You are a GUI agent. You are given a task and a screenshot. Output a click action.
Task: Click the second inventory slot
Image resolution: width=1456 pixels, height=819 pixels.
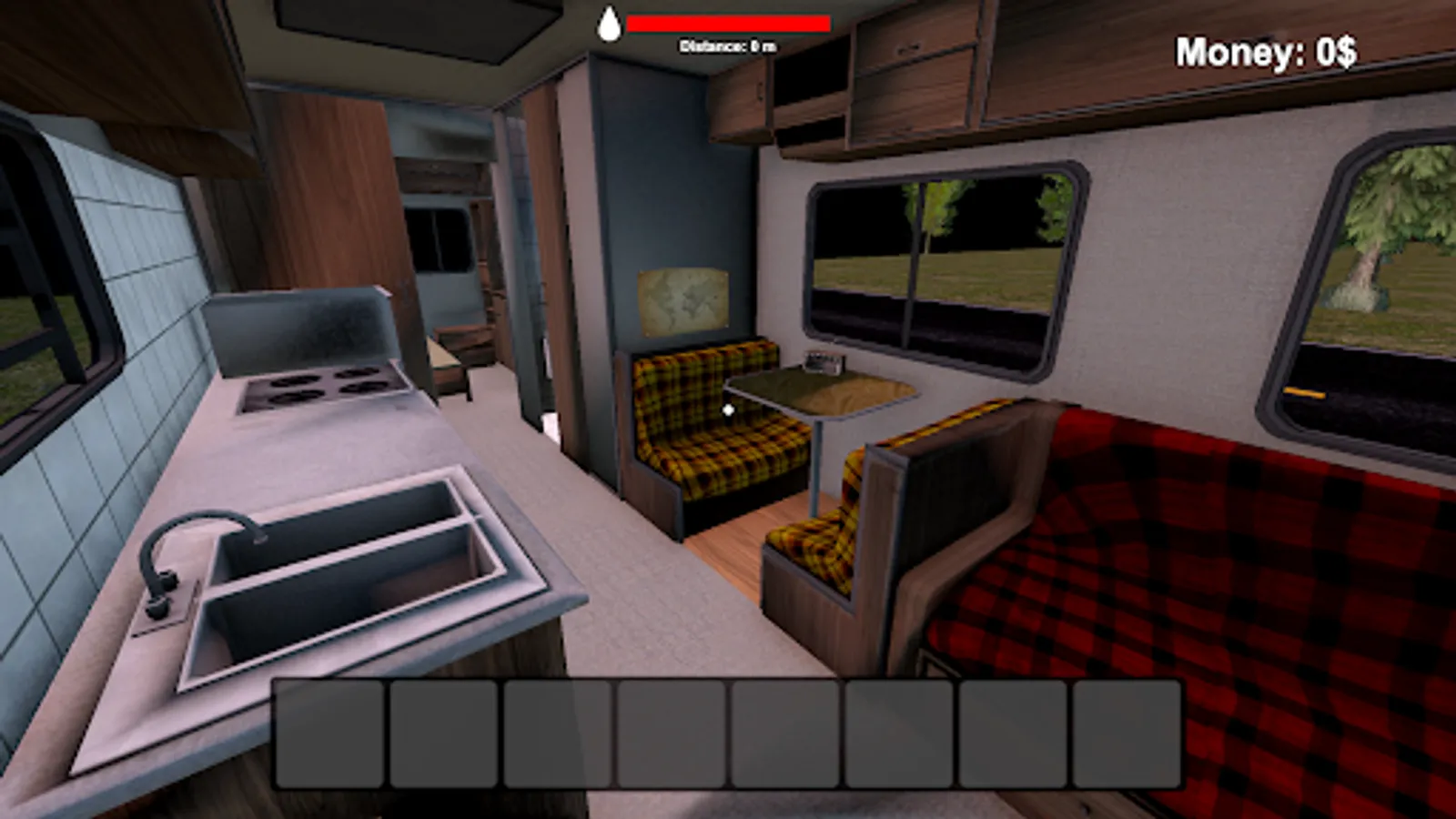click(441, 733)
